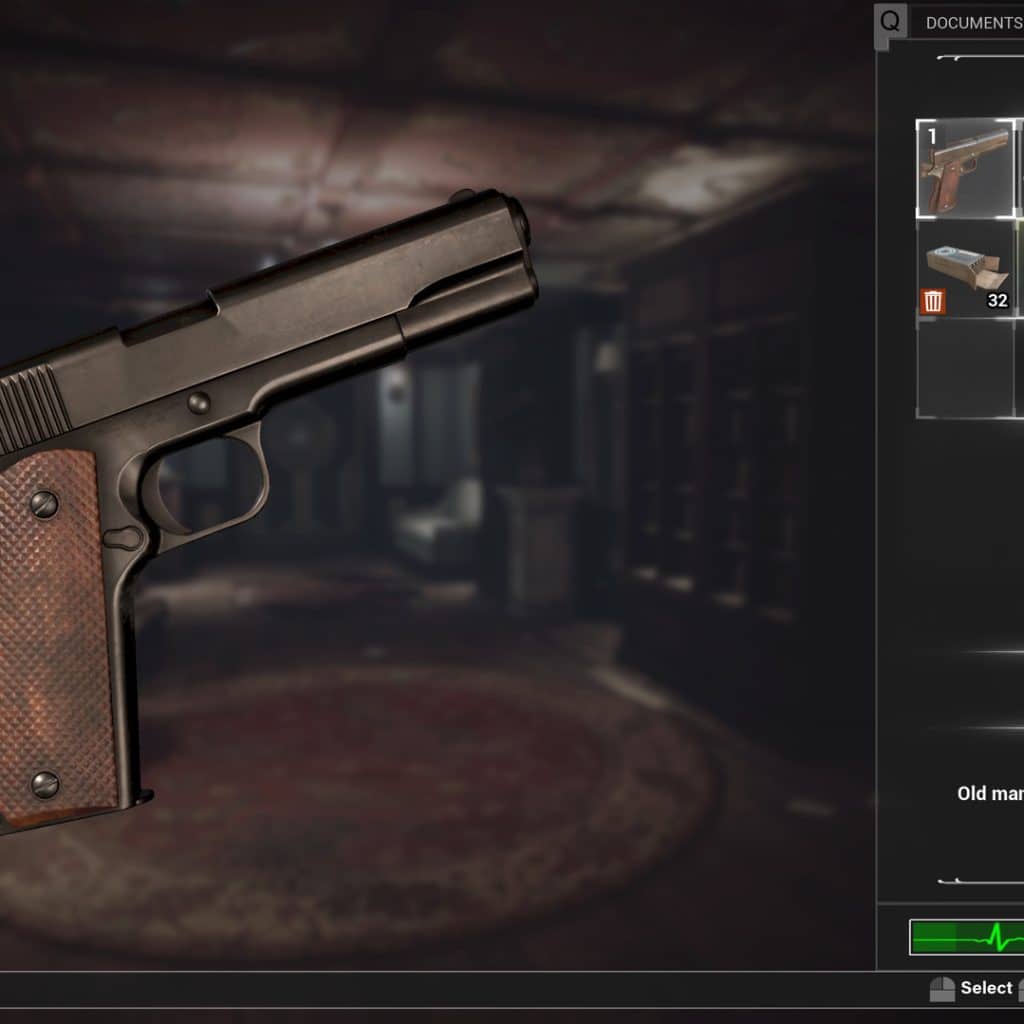The height and width of the screenshot is (1024, 1024).
Task: Switch to the Documents tab
Action: tap(972, 22)
